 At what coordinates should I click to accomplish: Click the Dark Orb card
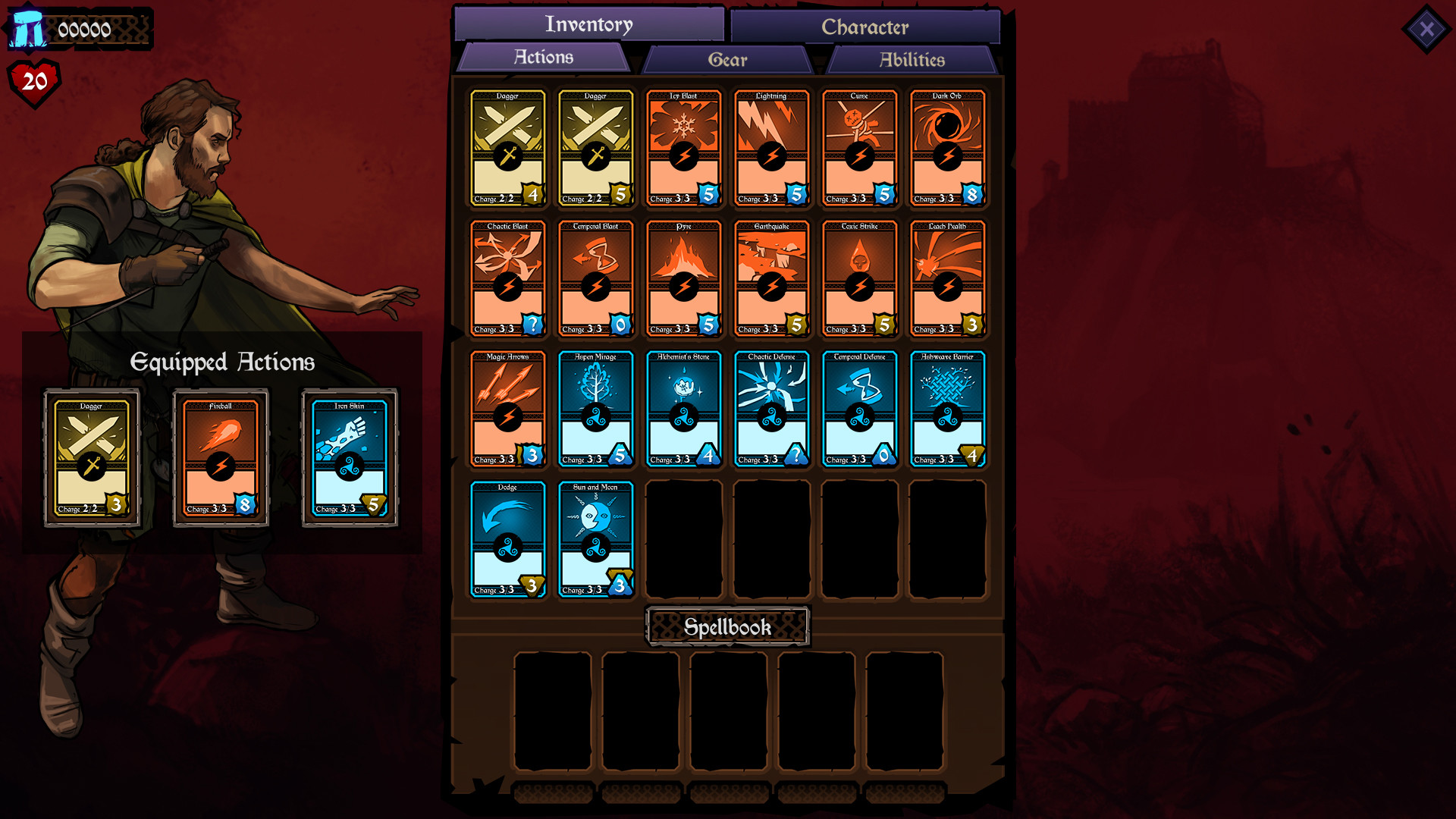click(947, 148)
